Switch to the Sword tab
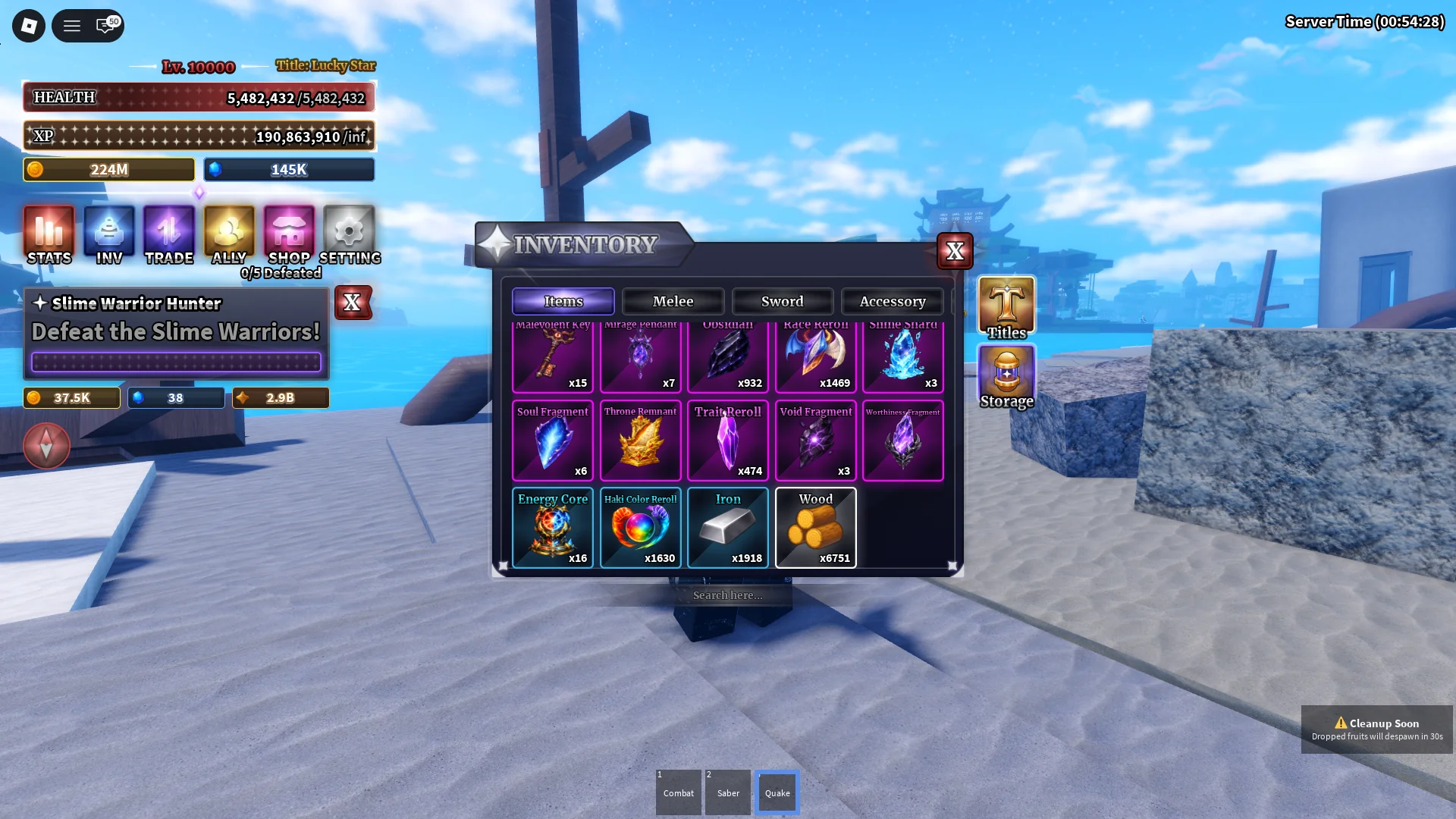 tap(782, 301)
